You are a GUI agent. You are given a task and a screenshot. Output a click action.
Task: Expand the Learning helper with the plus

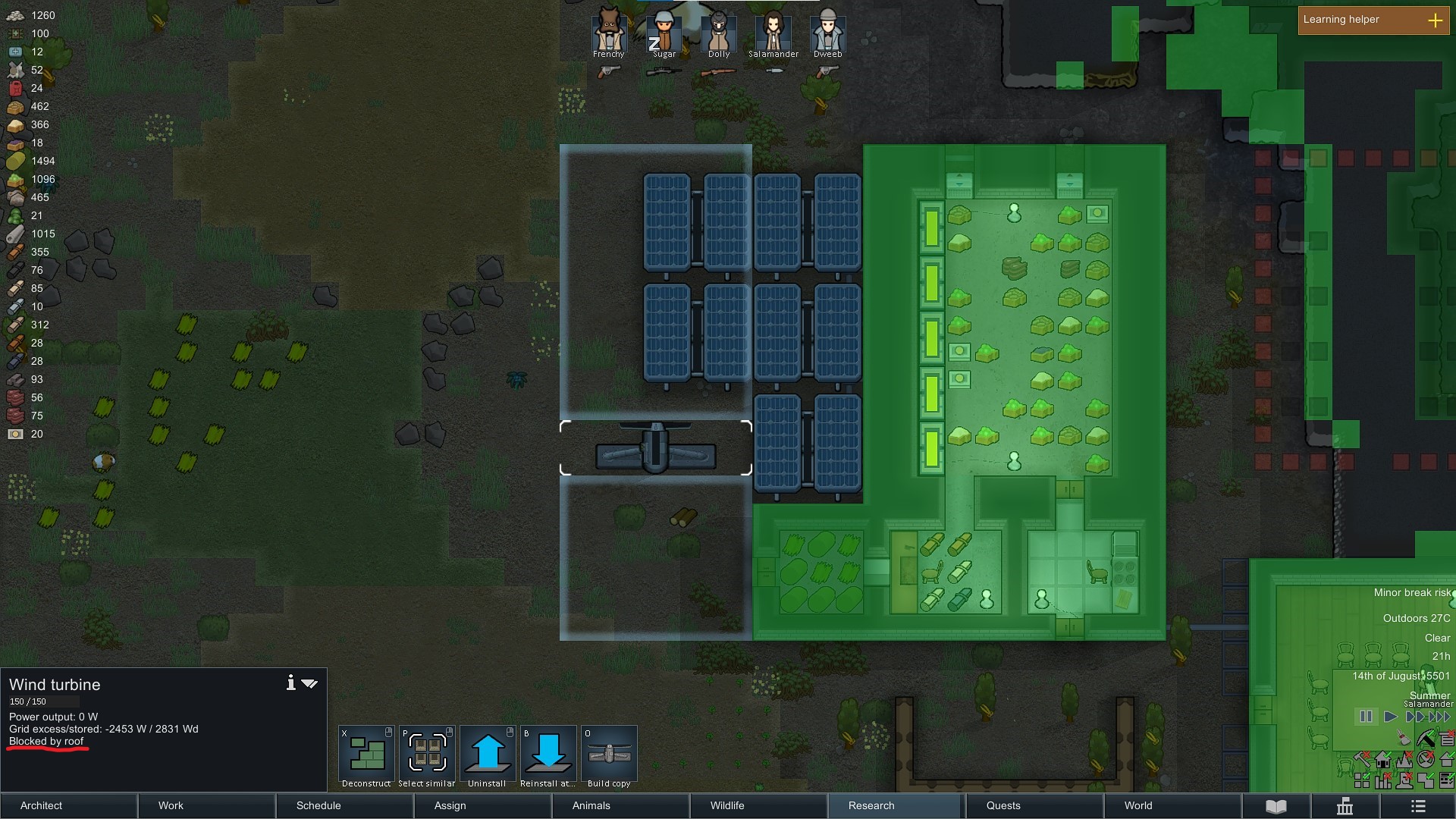1436,20
